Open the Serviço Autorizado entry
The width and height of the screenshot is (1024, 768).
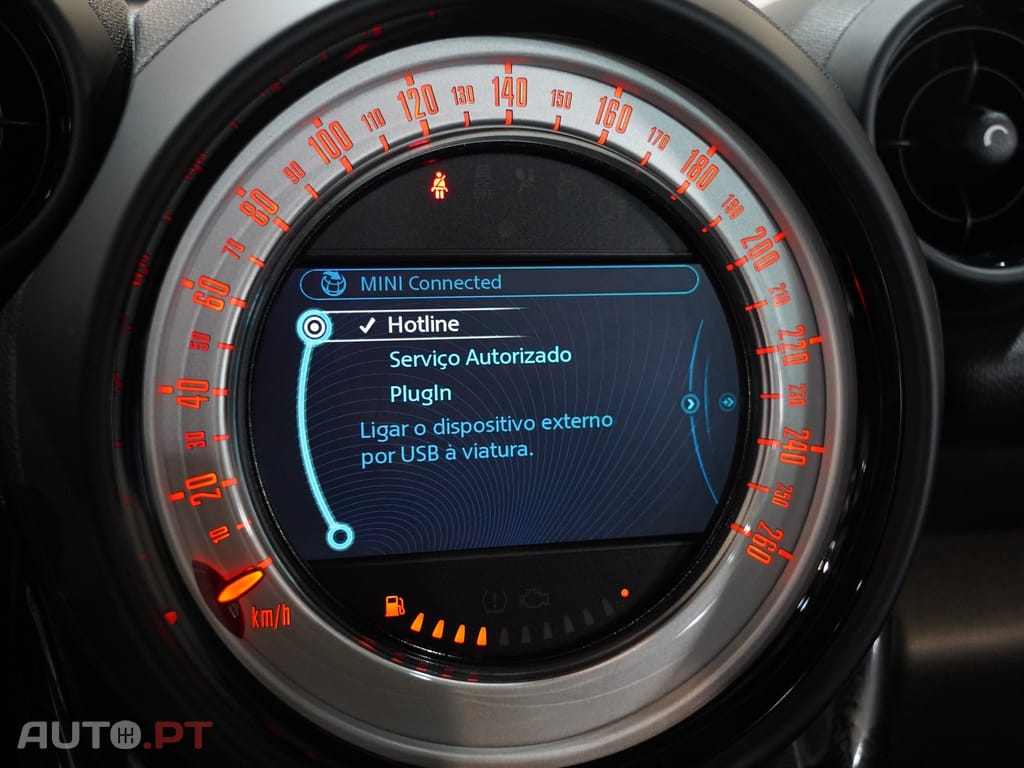[480, 357]
